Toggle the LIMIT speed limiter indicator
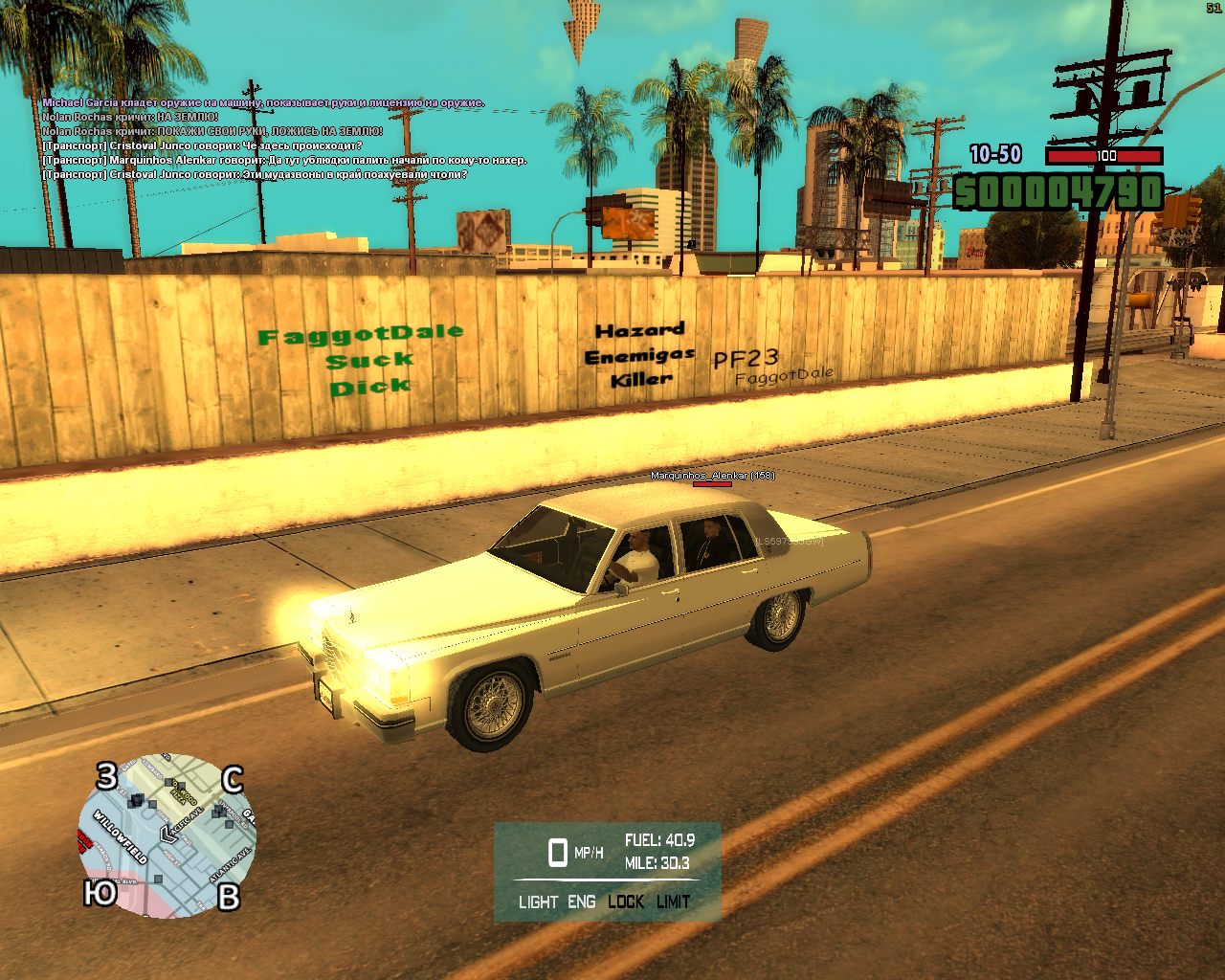The image size is (1225, 980). [674, 902]
